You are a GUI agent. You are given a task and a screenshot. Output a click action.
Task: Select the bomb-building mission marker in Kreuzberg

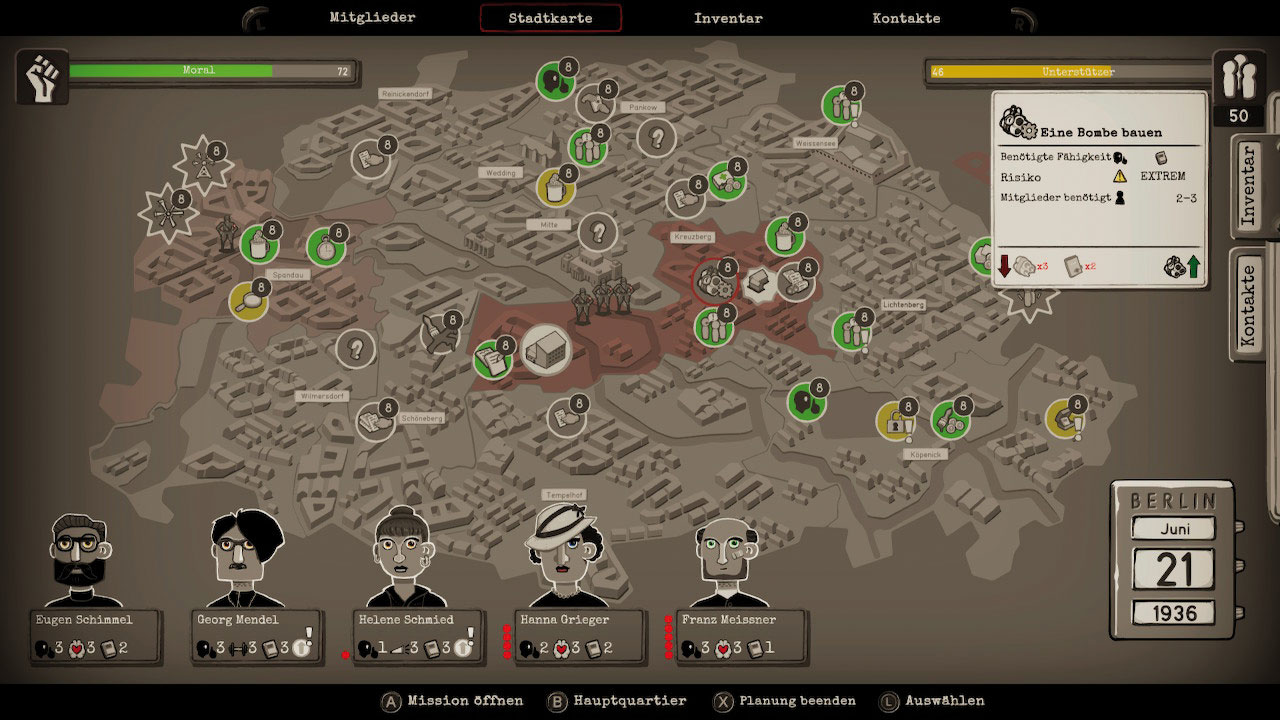pos(714,281)
